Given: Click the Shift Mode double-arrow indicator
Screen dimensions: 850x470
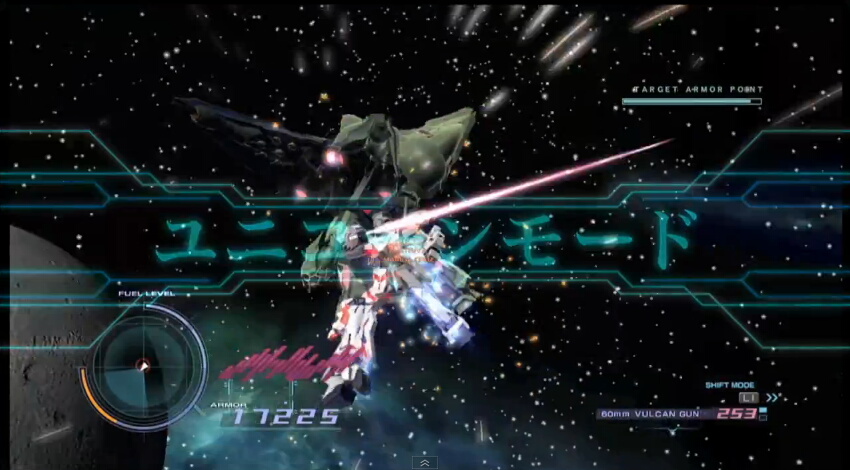Looking at the screenshot, I should (773, 398).
